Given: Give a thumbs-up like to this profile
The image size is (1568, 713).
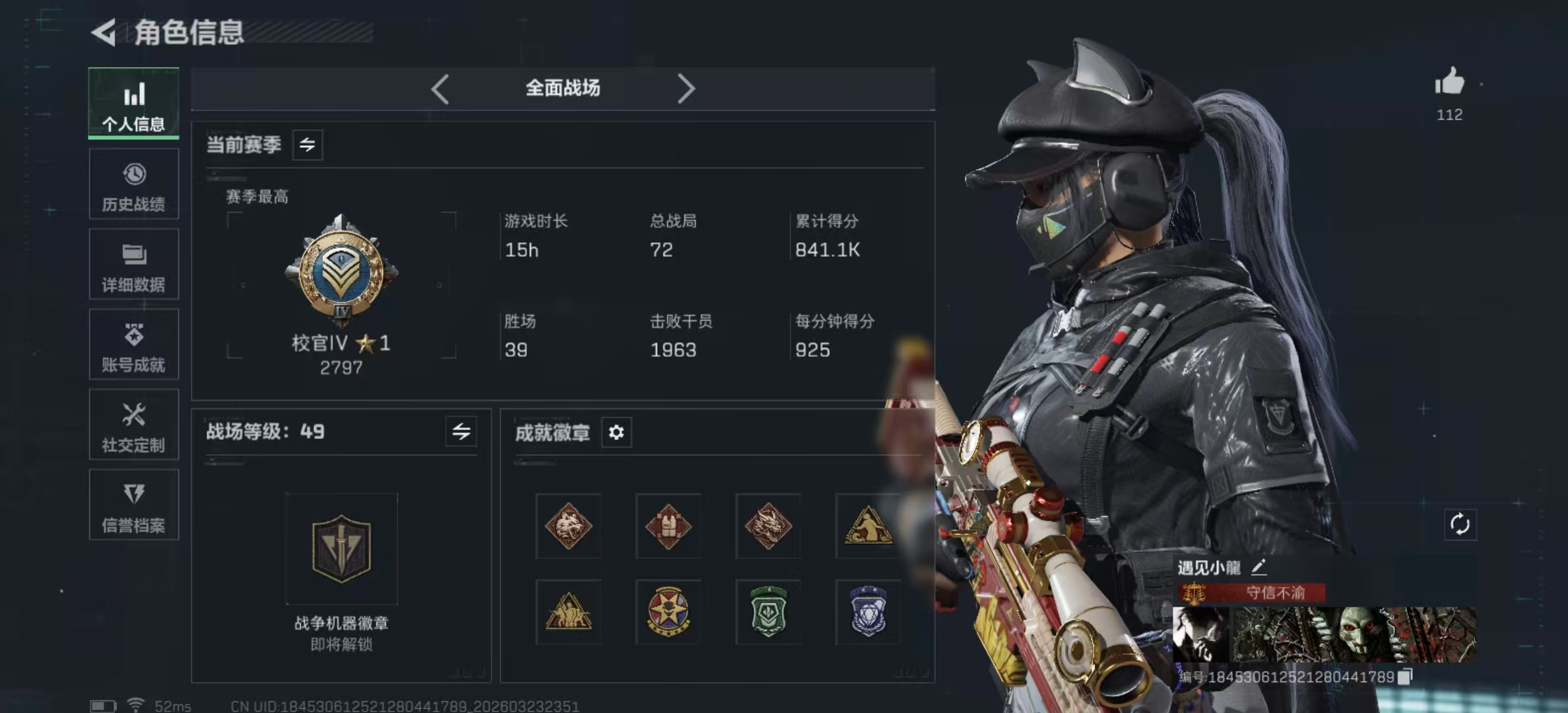Looking at the screenshot, I should coord(1449,83).
